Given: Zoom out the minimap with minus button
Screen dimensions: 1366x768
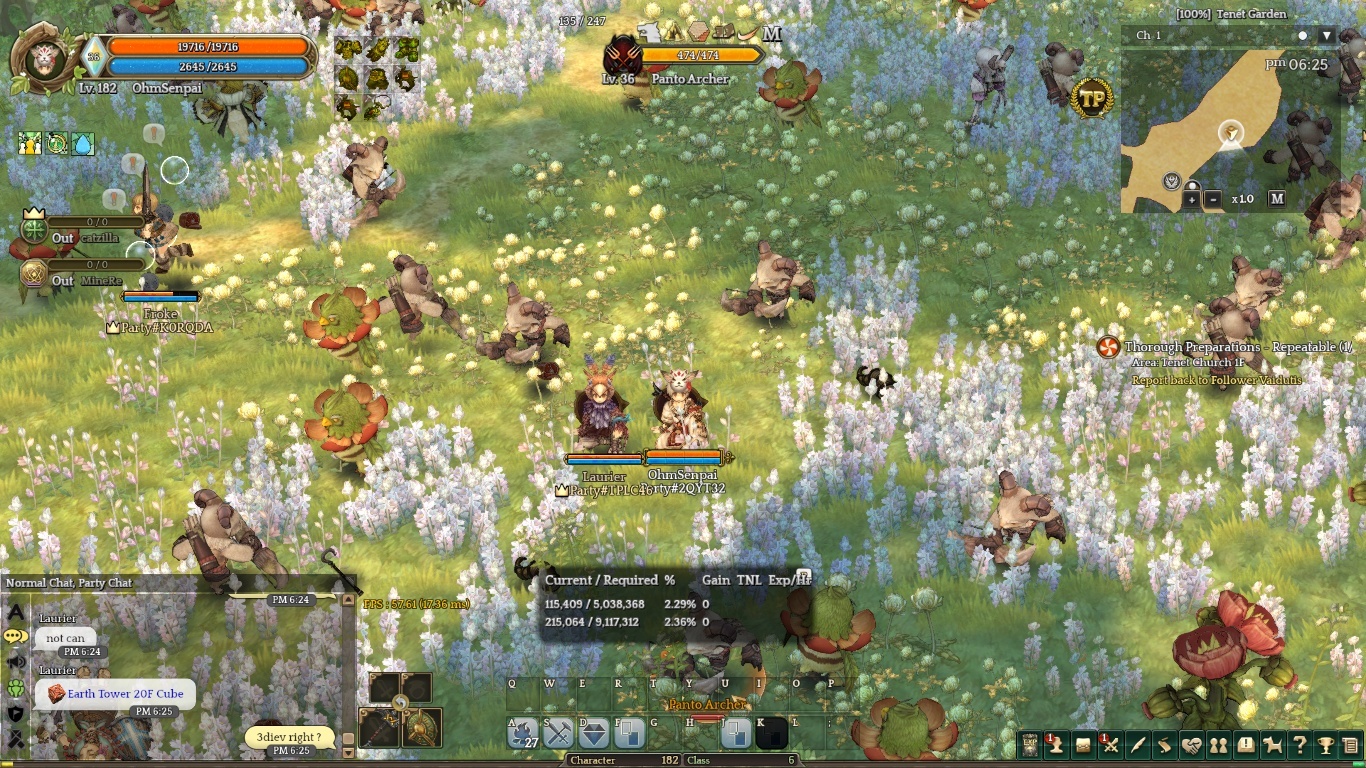Looking at the screenshot, I should click(x=1213, y=199).
